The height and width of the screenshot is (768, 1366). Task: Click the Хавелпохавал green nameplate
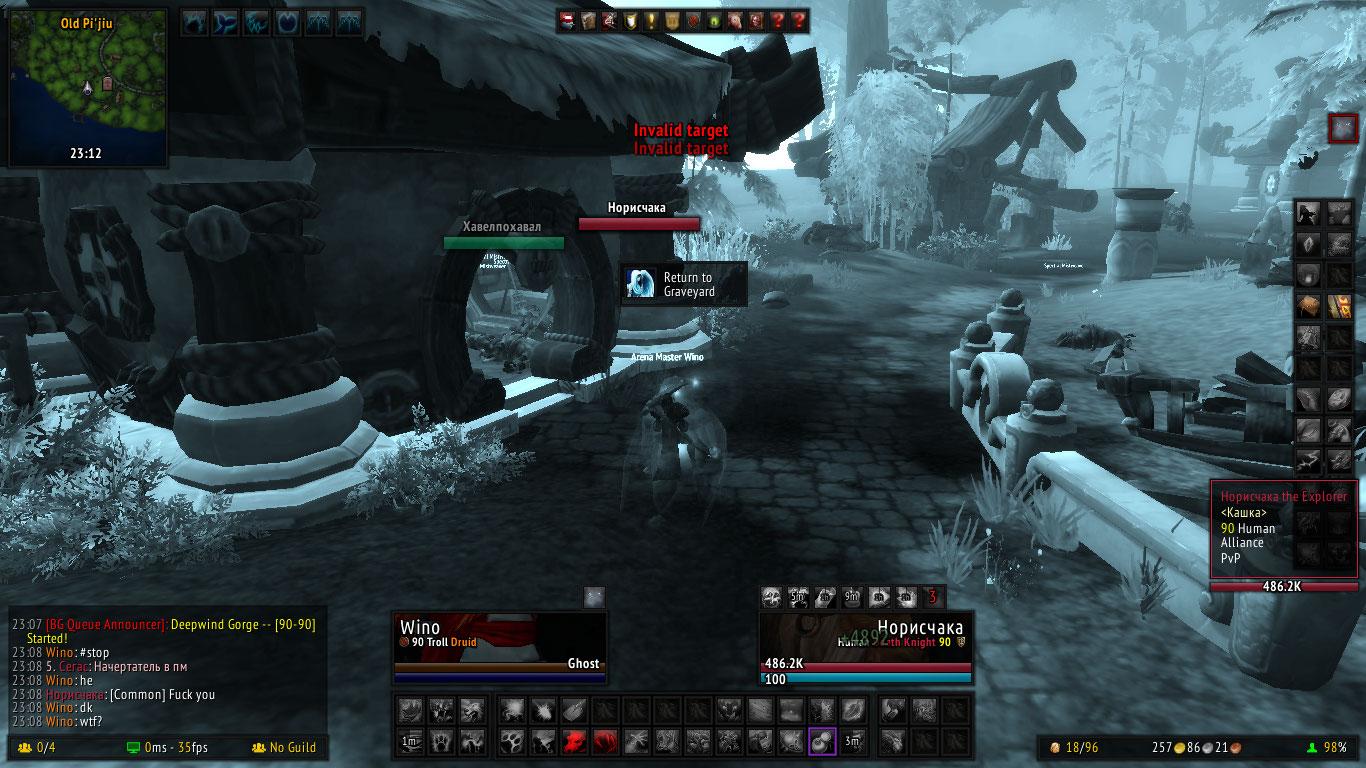503,242
